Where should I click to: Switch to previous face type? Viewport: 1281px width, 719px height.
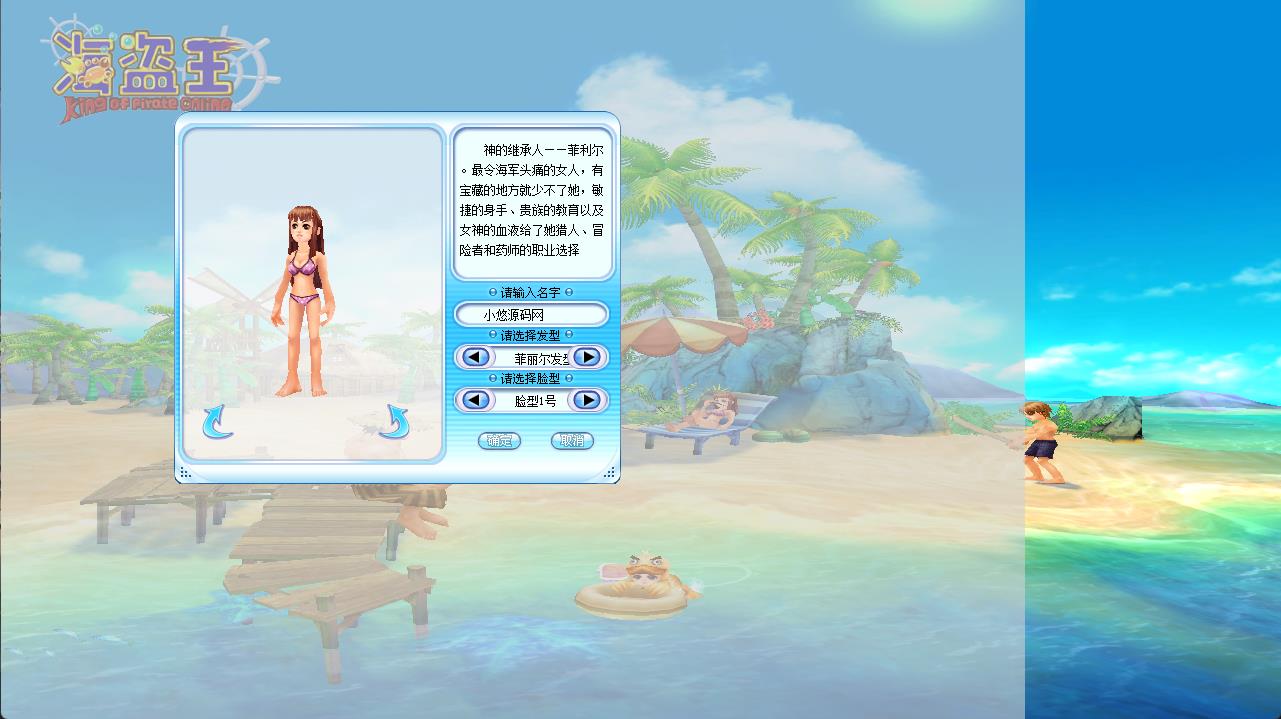pos(476,400)
